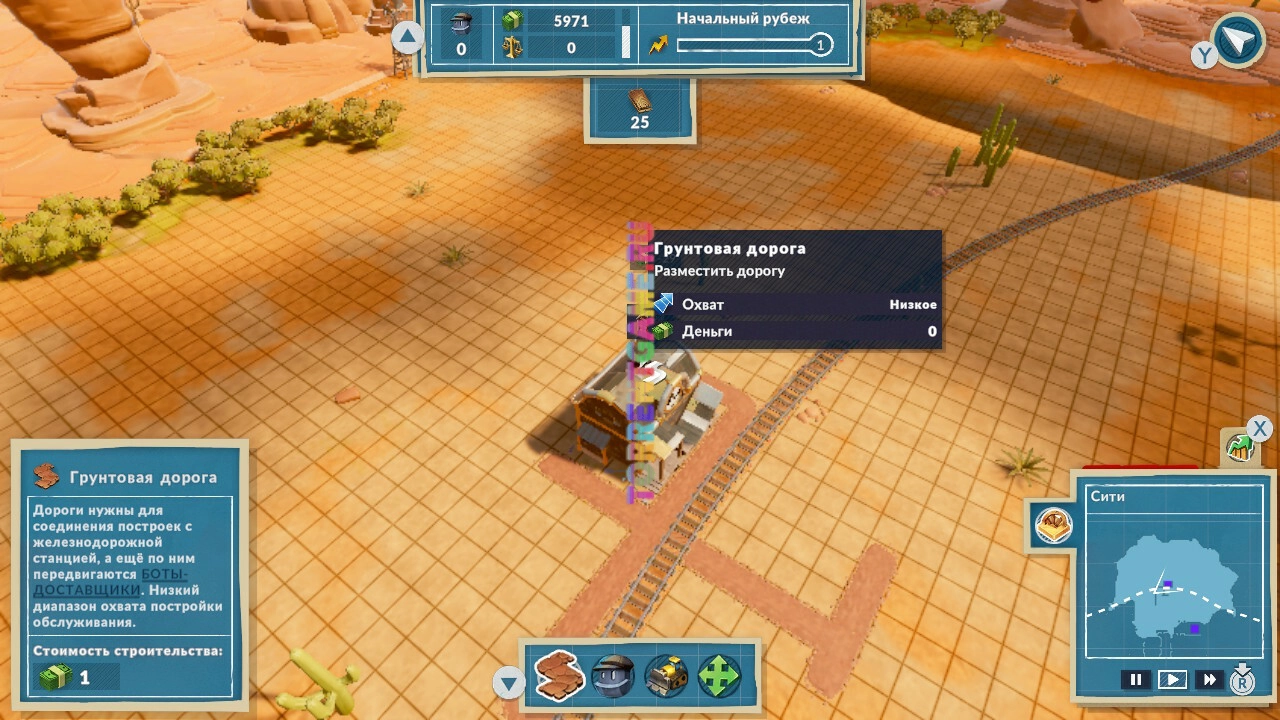Open the Начальный рубеж milestone panel
Screen dimensions: 1280x720
[x=743, y=35]
